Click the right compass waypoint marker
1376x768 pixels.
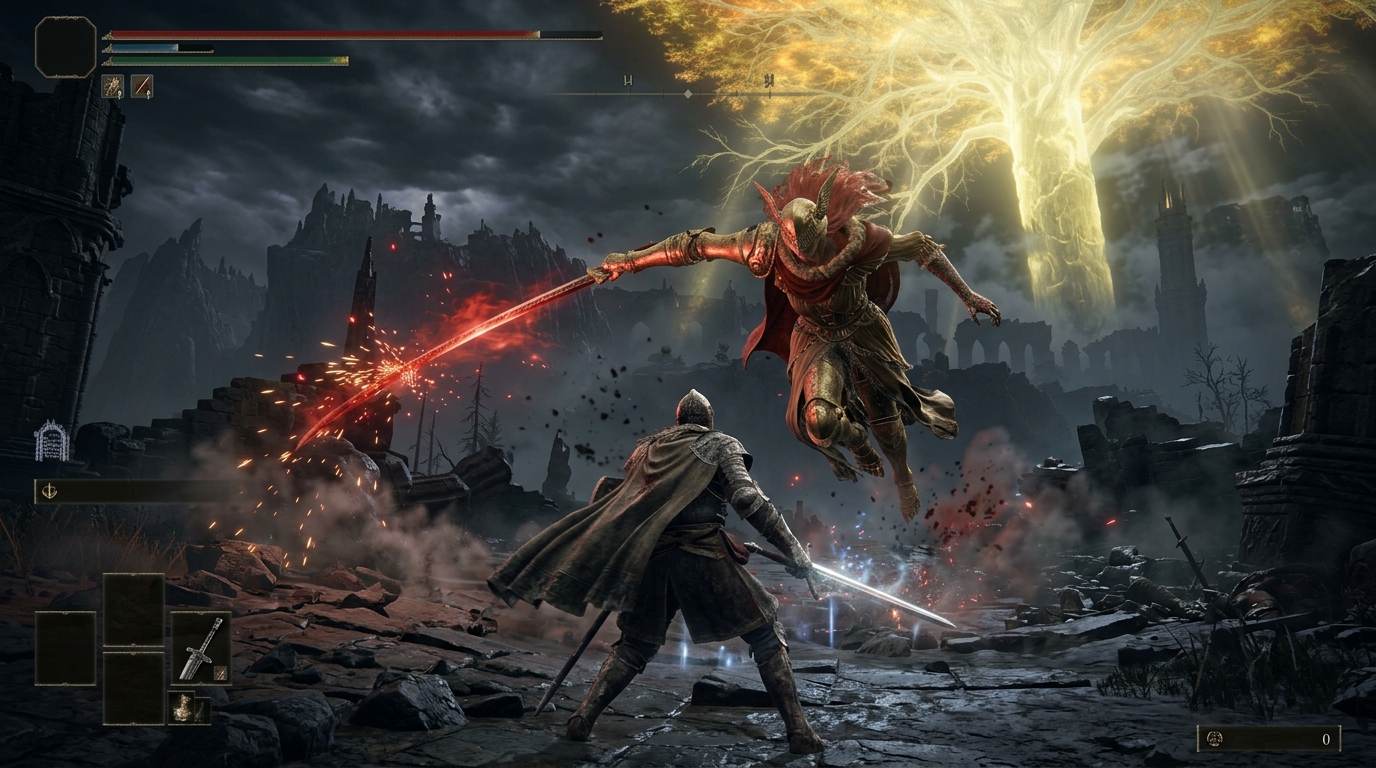click(770, 81)
